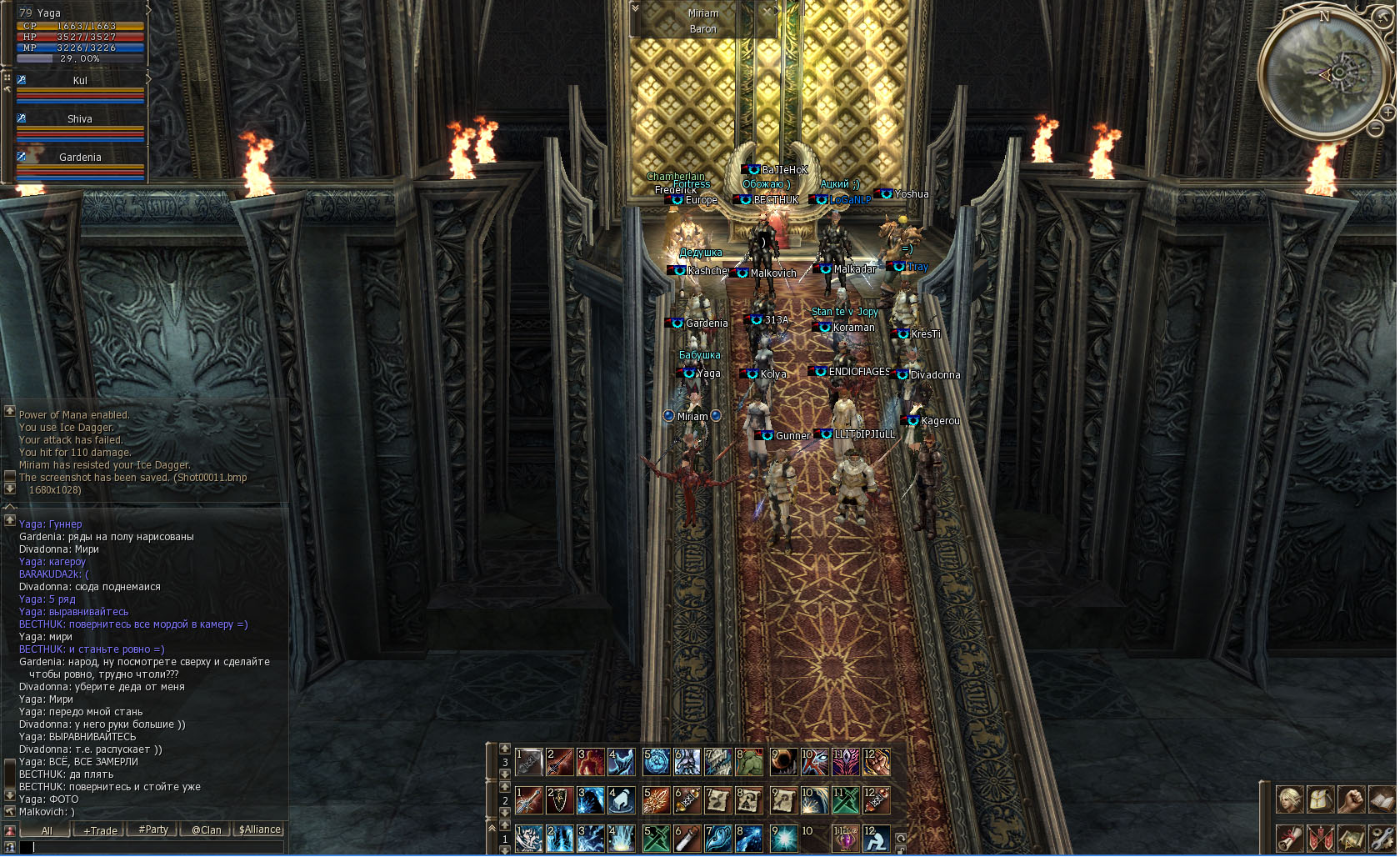Open the #Party chat tab
This screenshot has width=1400, height=857.
click(x=153, y=830)
